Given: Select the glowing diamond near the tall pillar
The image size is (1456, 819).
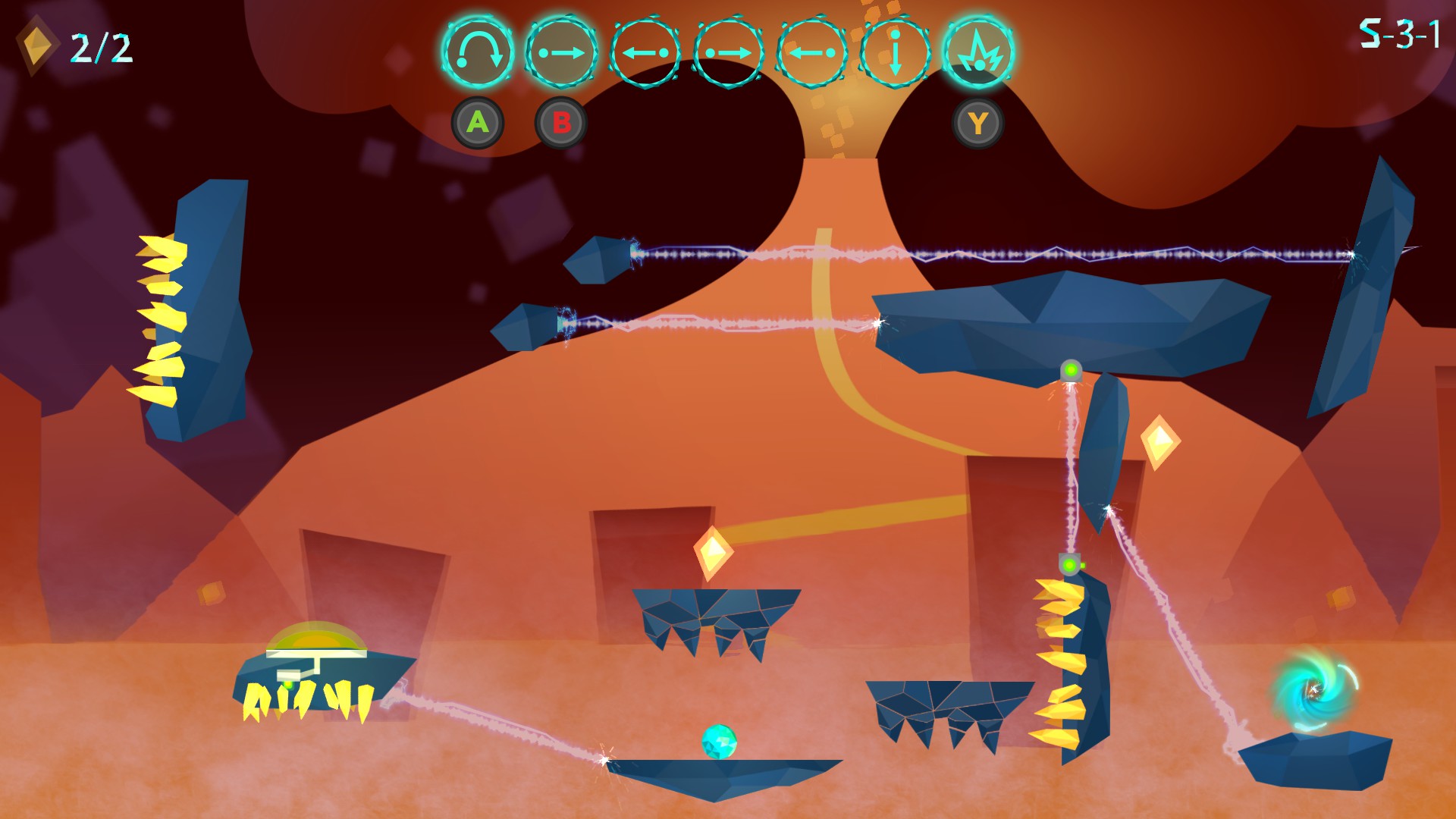Looking at the screenshot, I should click(1160, 441).
